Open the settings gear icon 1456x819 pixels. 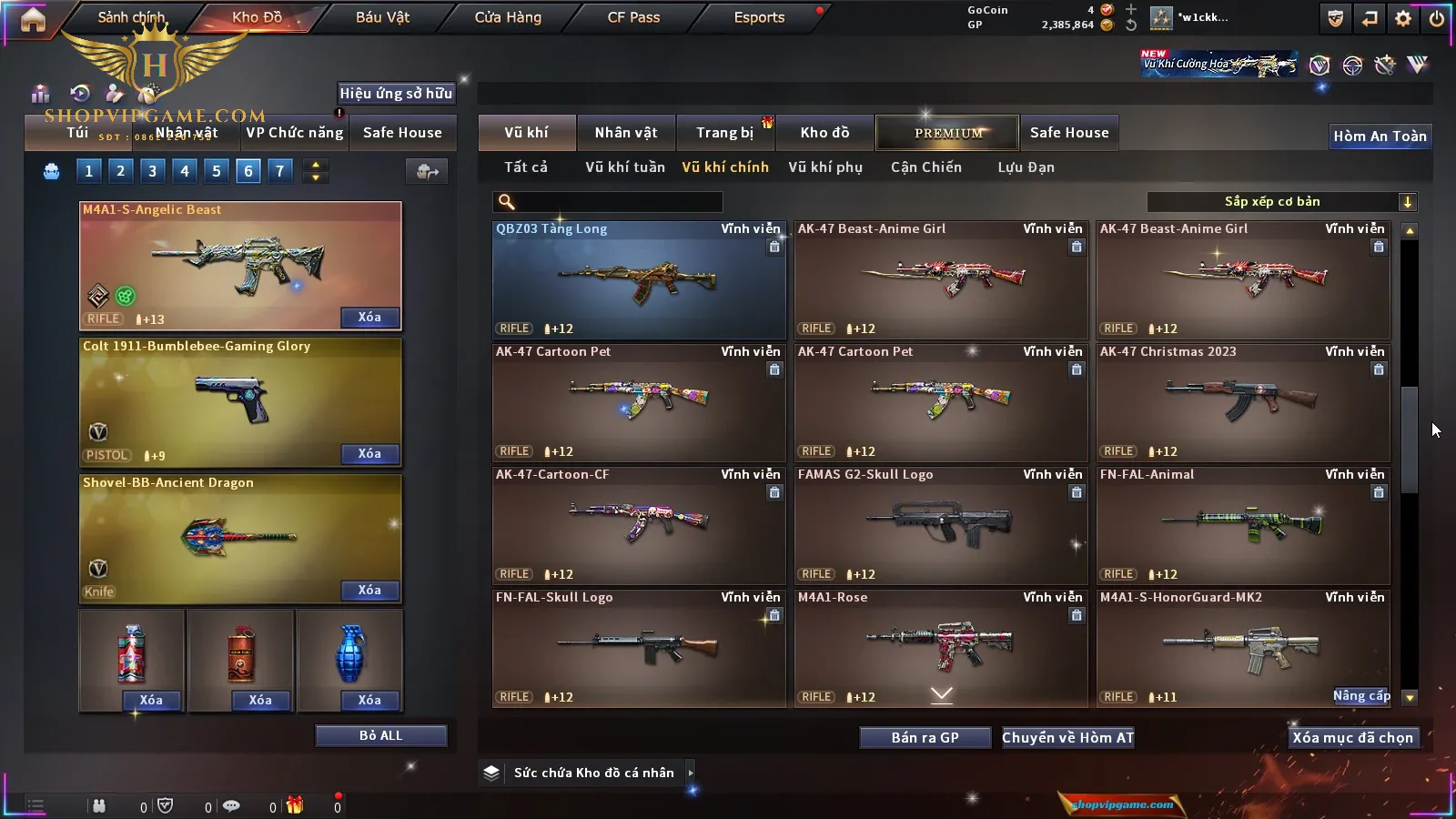click(x=1403, y=18)
